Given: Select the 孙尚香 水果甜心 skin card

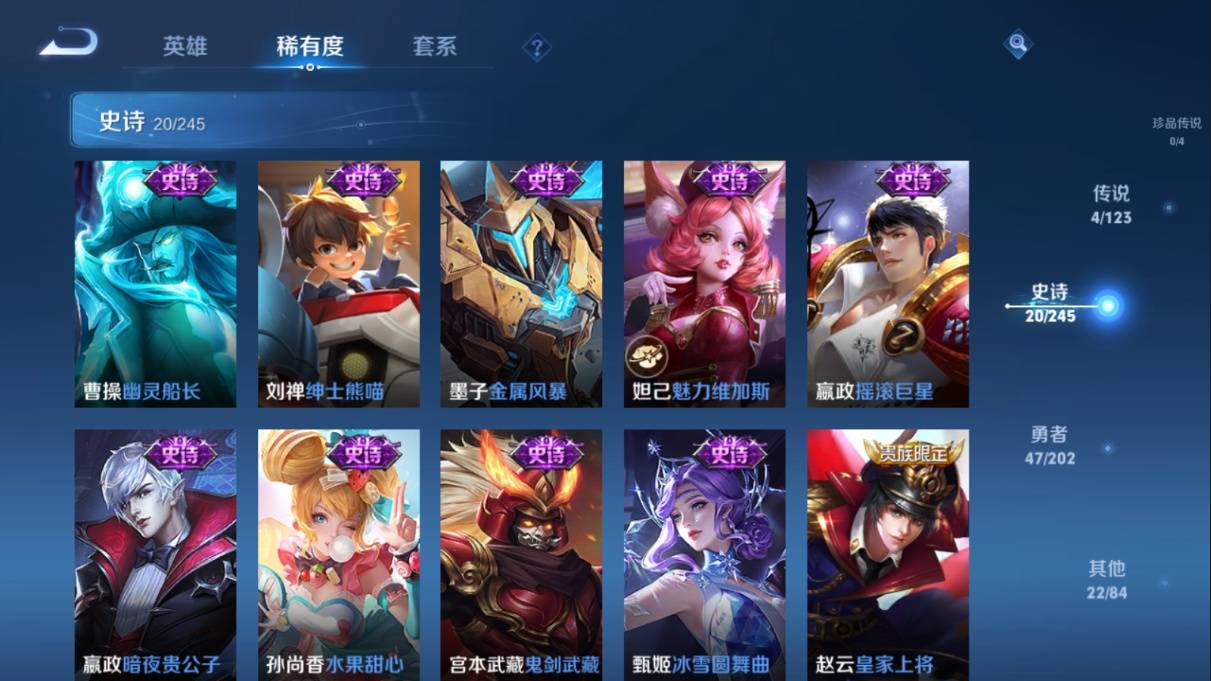Looking at the screenshot, I should (338, 555).
